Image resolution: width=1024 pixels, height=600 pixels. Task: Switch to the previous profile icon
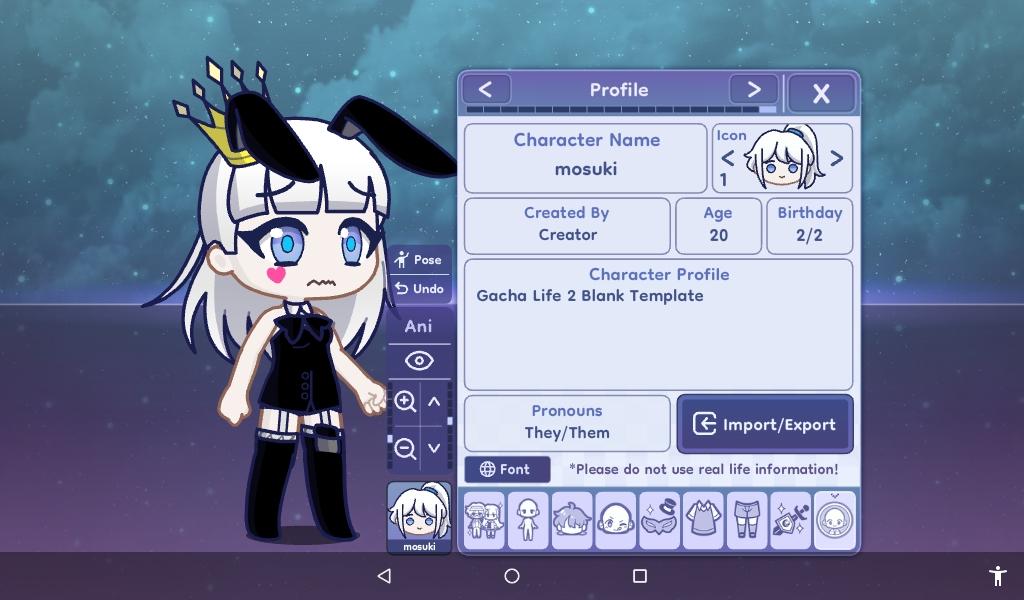click(727, 158)
